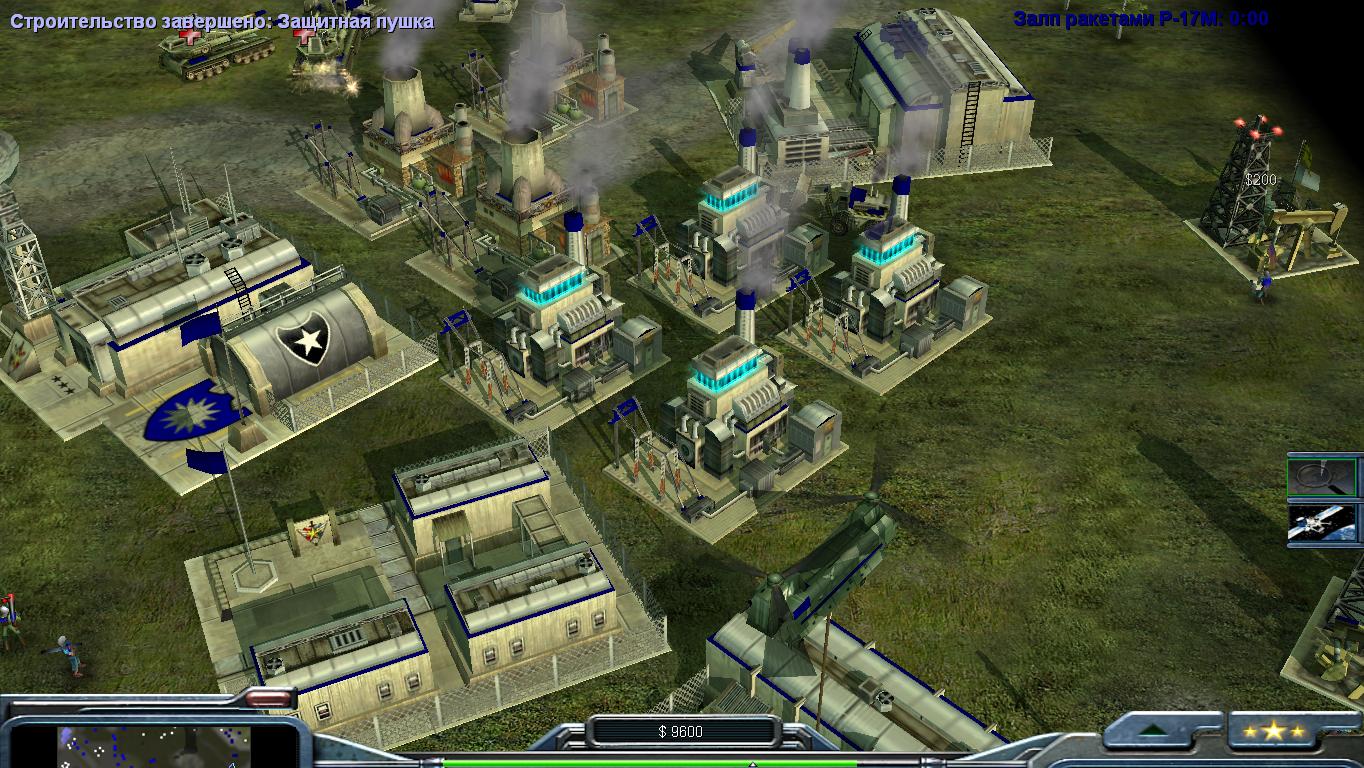Viewport: 1364px width, 768px height.
Task: Open the Generals promotion stars button
Action: pos(1273,732)
